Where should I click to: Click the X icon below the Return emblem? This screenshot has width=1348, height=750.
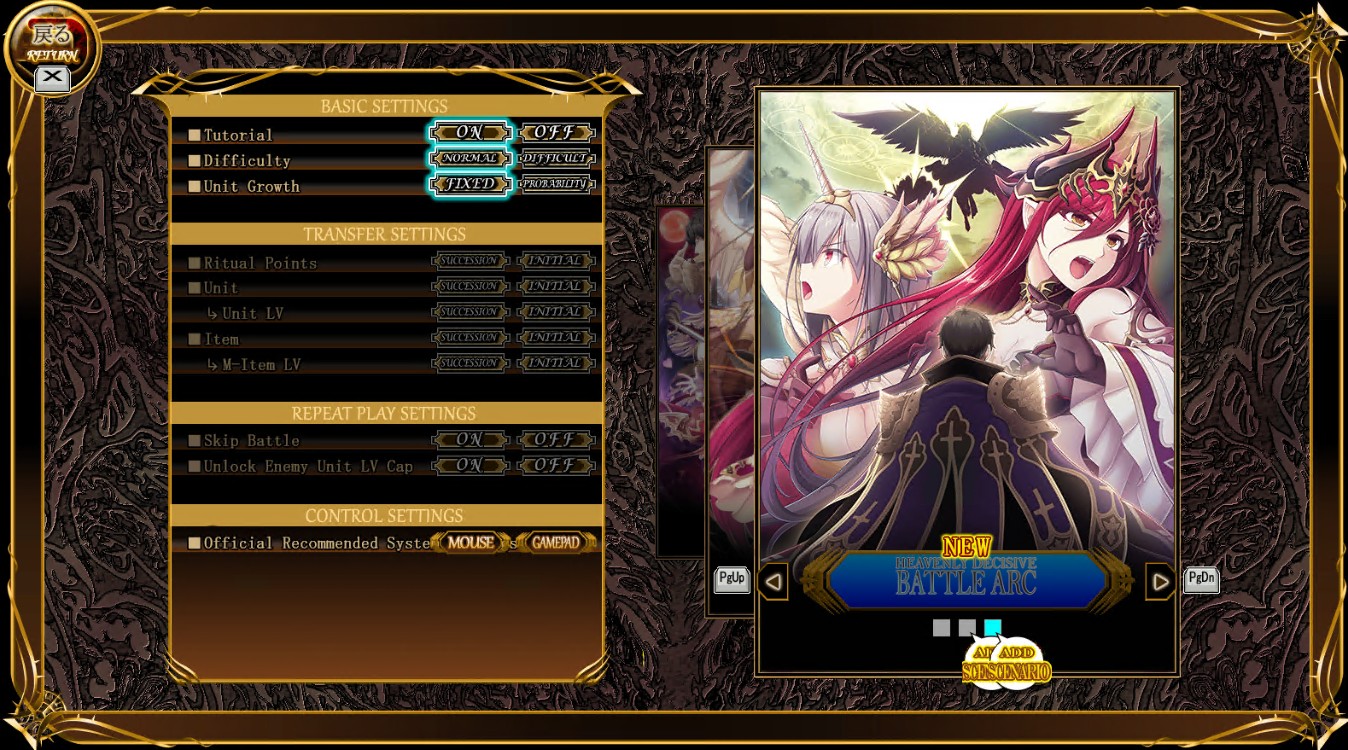coord(52,79)
